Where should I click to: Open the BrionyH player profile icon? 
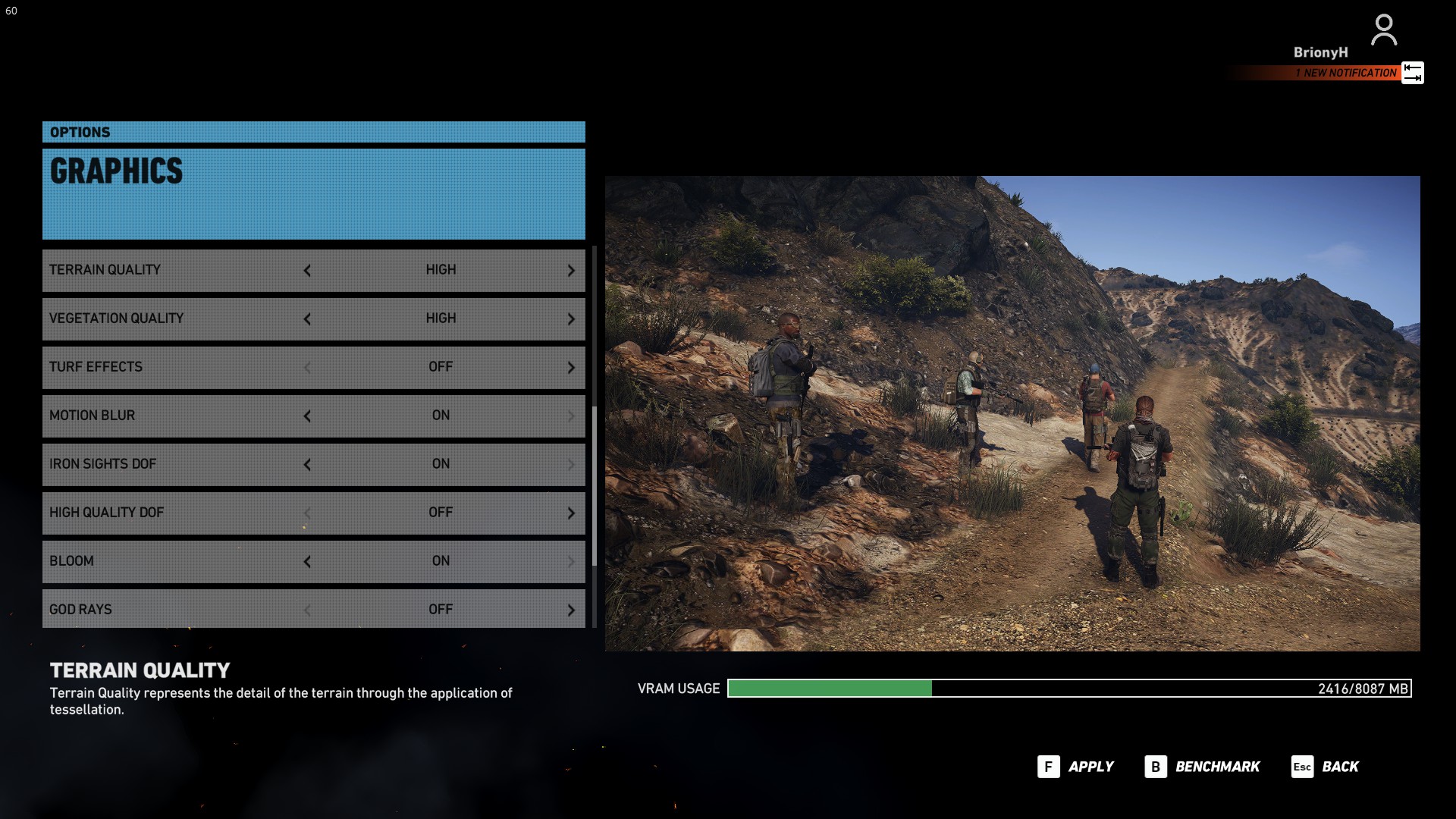coord(1383,31)
